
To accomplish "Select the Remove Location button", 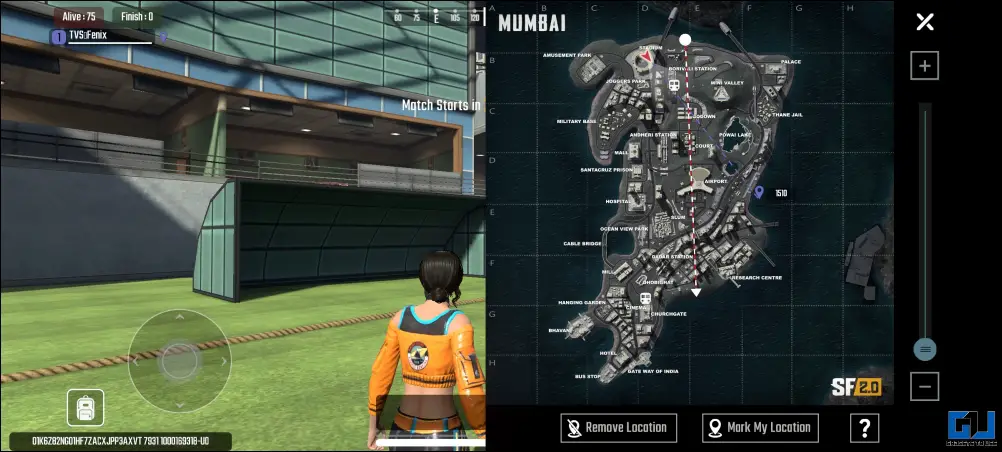I will click(x=619, y=428).
